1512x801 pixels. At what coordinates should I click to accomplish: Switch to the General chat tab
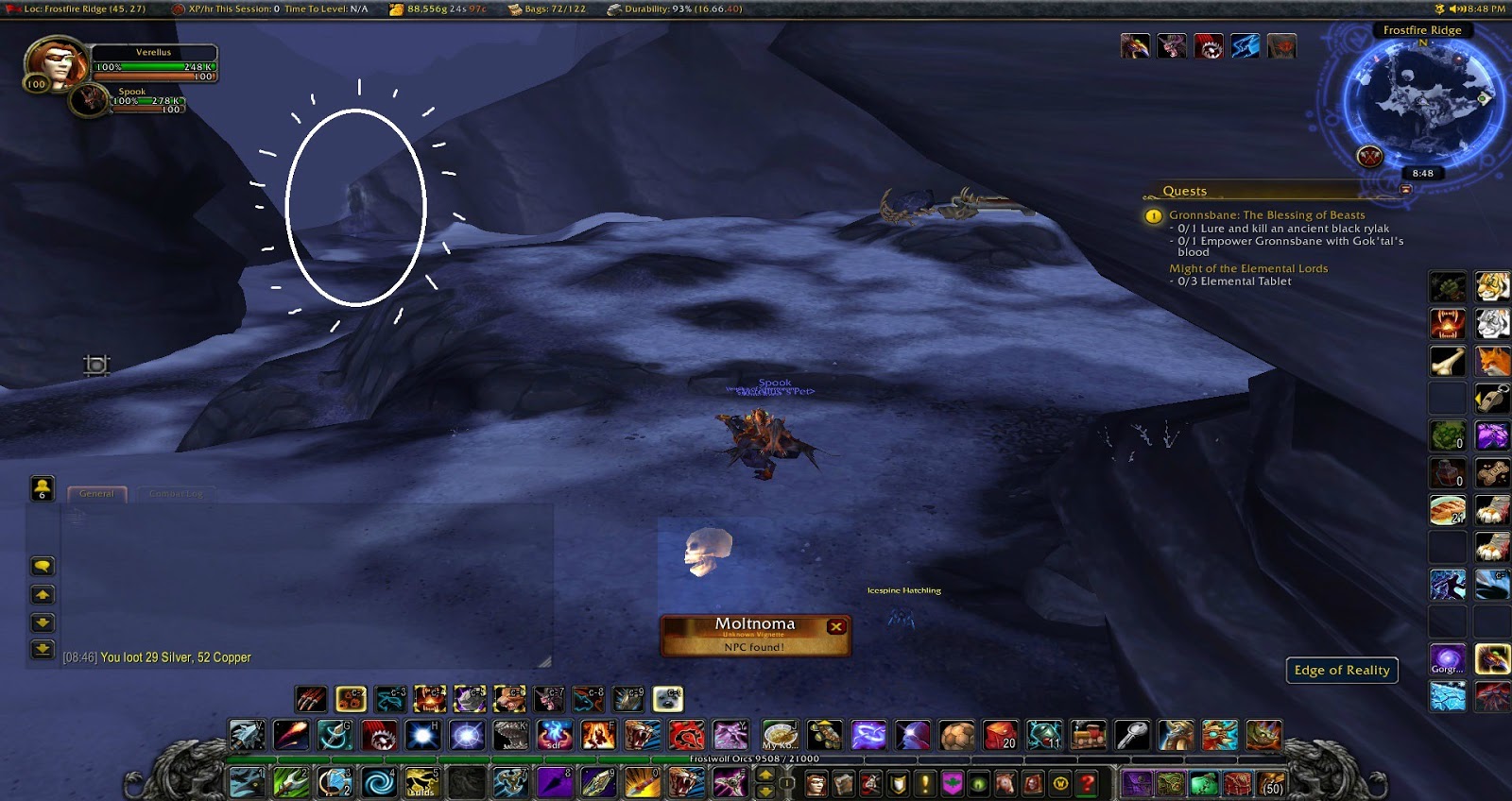pyautogui.click(x=97, y=493)
